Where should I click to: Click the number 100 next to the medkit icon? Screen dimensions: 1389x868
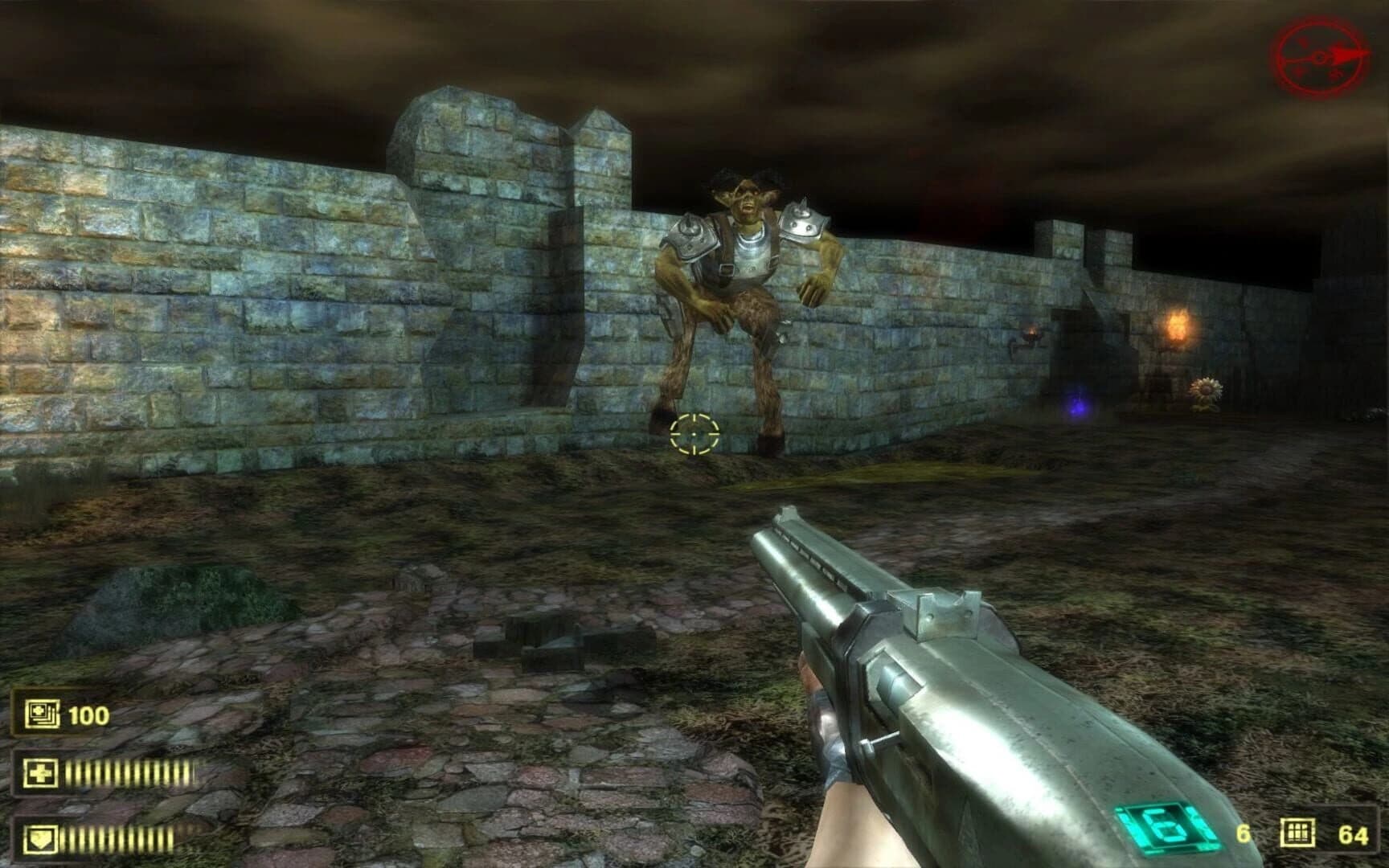[91, 712]
